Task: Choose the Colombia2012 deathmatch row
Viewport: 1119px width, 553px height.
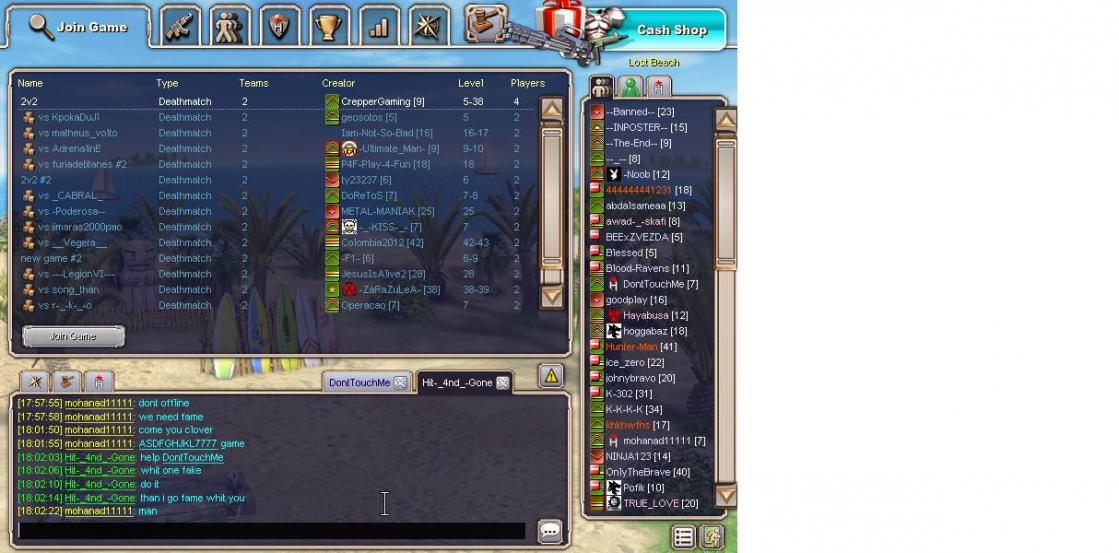Action: [280, 242]
